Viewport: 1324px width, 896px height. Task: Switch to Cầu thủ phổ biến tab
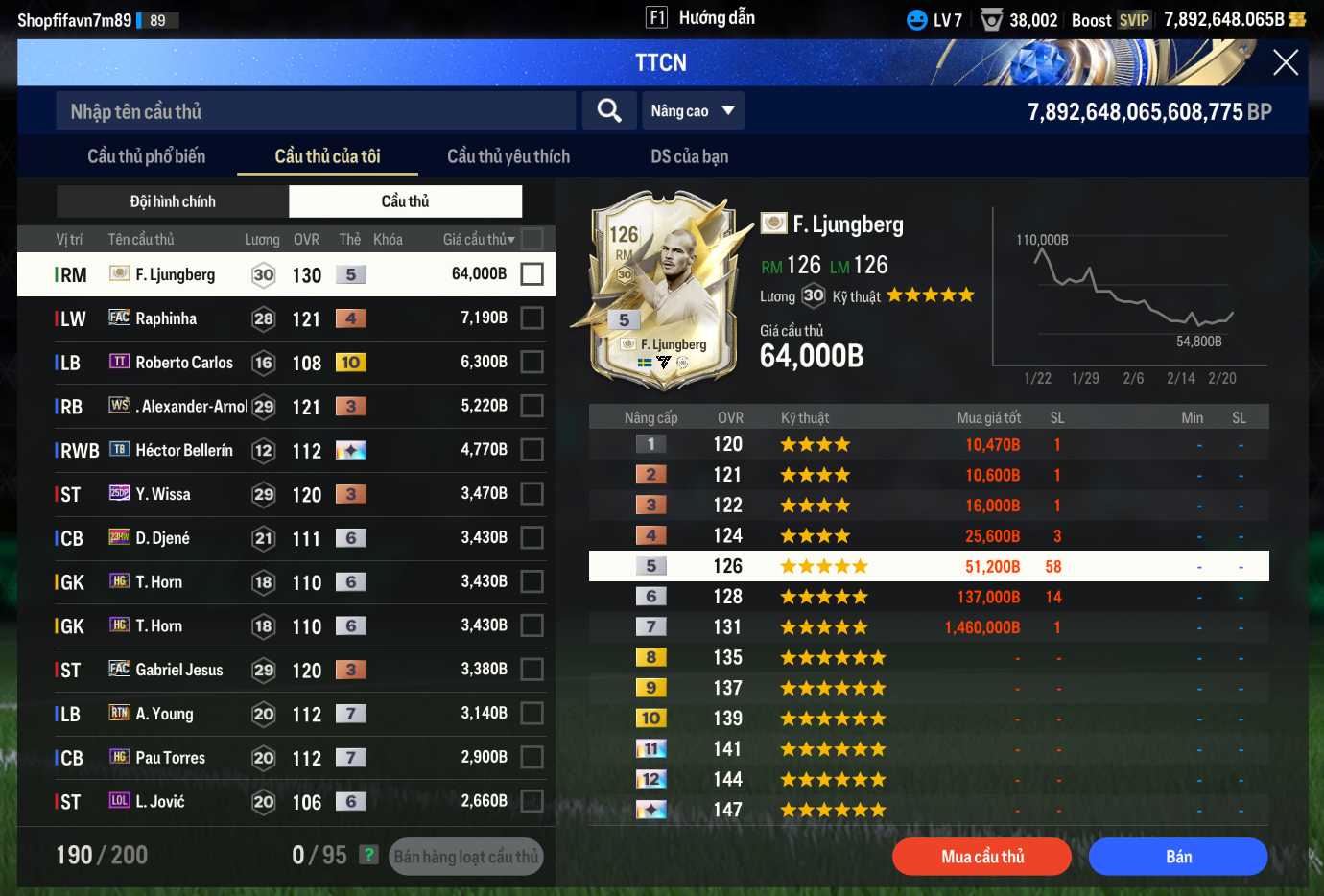pos(146,156)
